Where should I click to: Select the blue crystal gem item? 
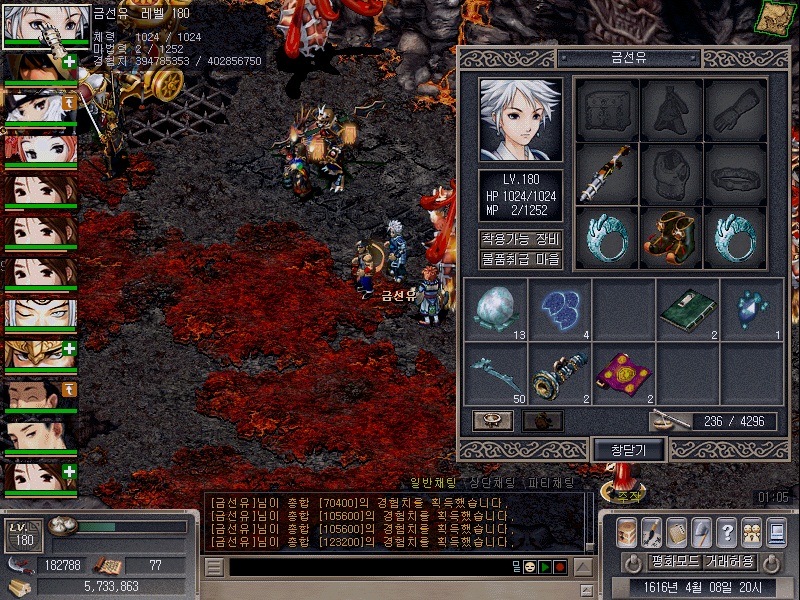pos(751,310)
